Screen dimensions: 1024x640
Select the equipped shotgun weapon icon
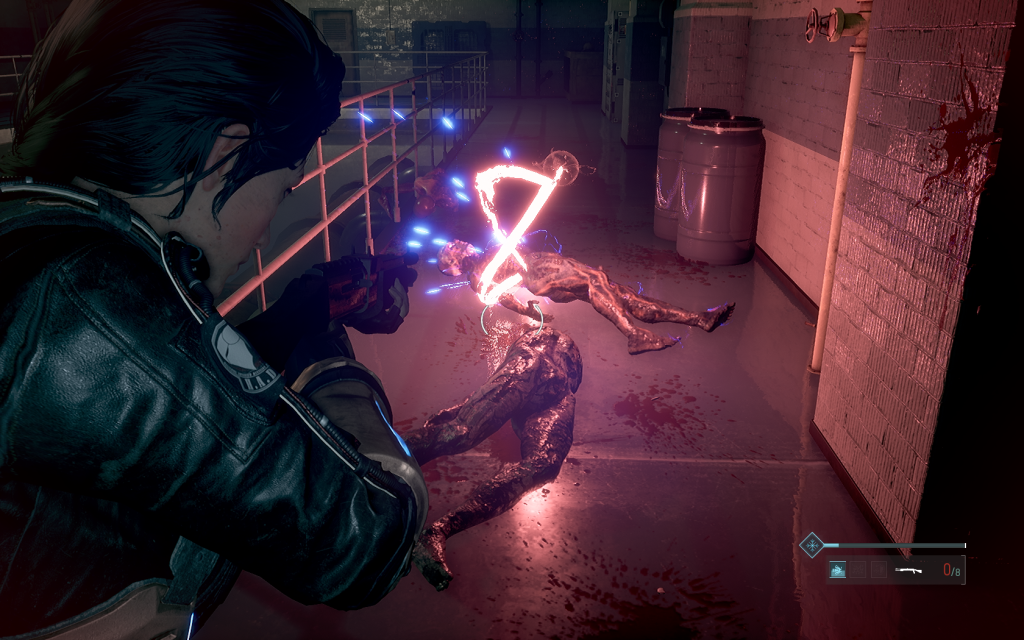pyautogui.click(x=908, y=570)
